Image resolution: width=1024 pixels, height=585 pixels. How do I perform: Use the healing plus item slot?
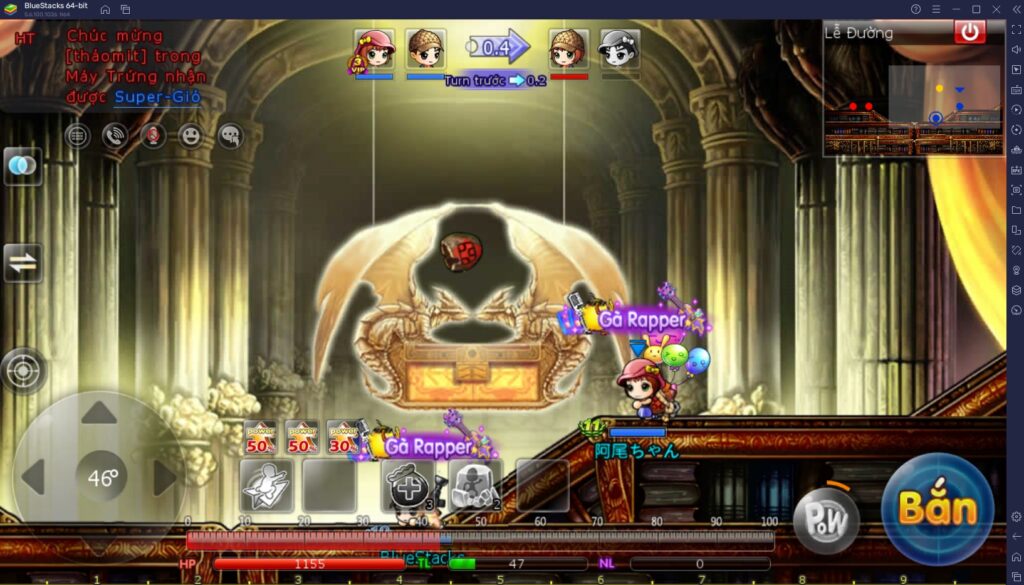coord(409,486)
